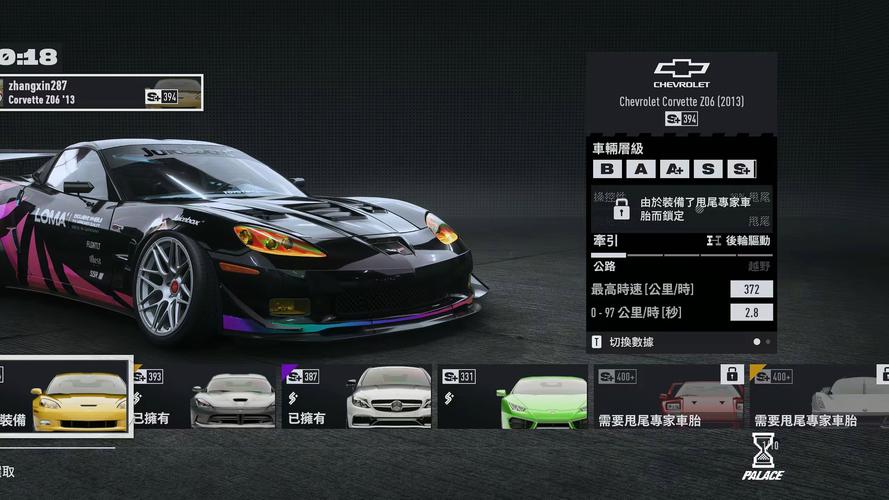Select the S+ tier class button

[x=741, y=169]
